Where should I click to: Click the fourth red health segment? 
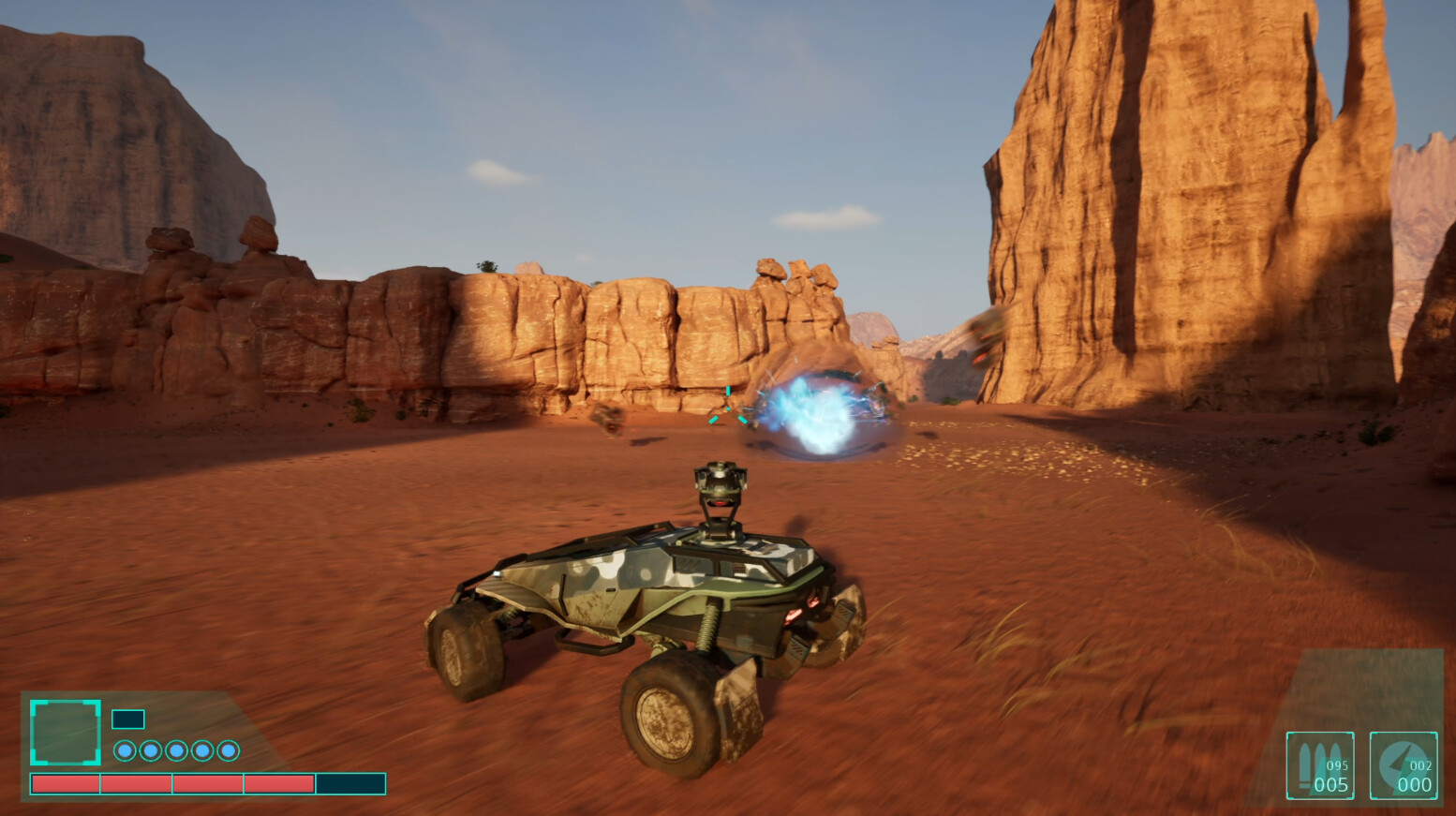[x=278, y=783]
